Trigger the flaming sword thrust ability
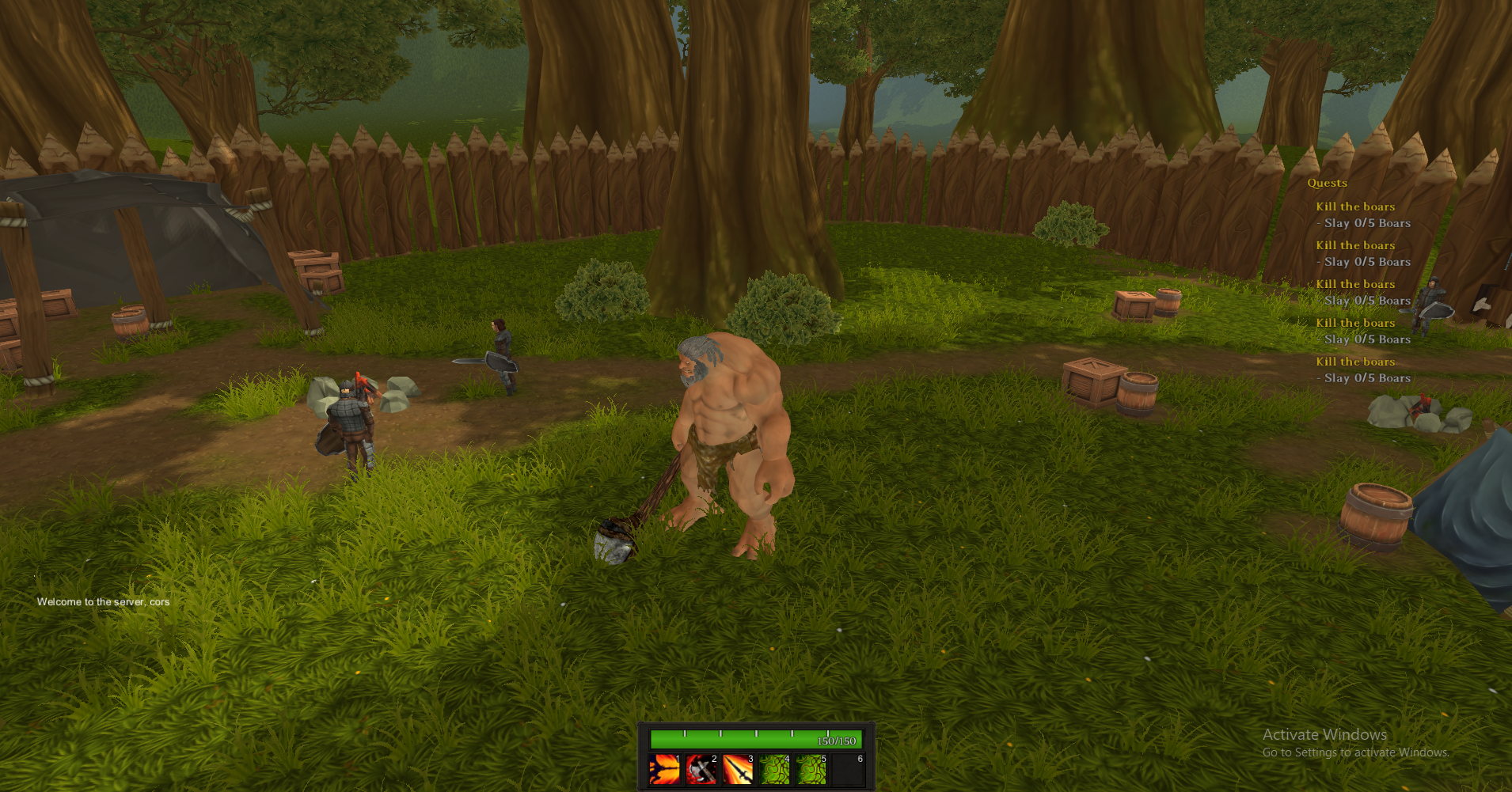Screen dimensions: 1512x792 [x=738, y=769]
